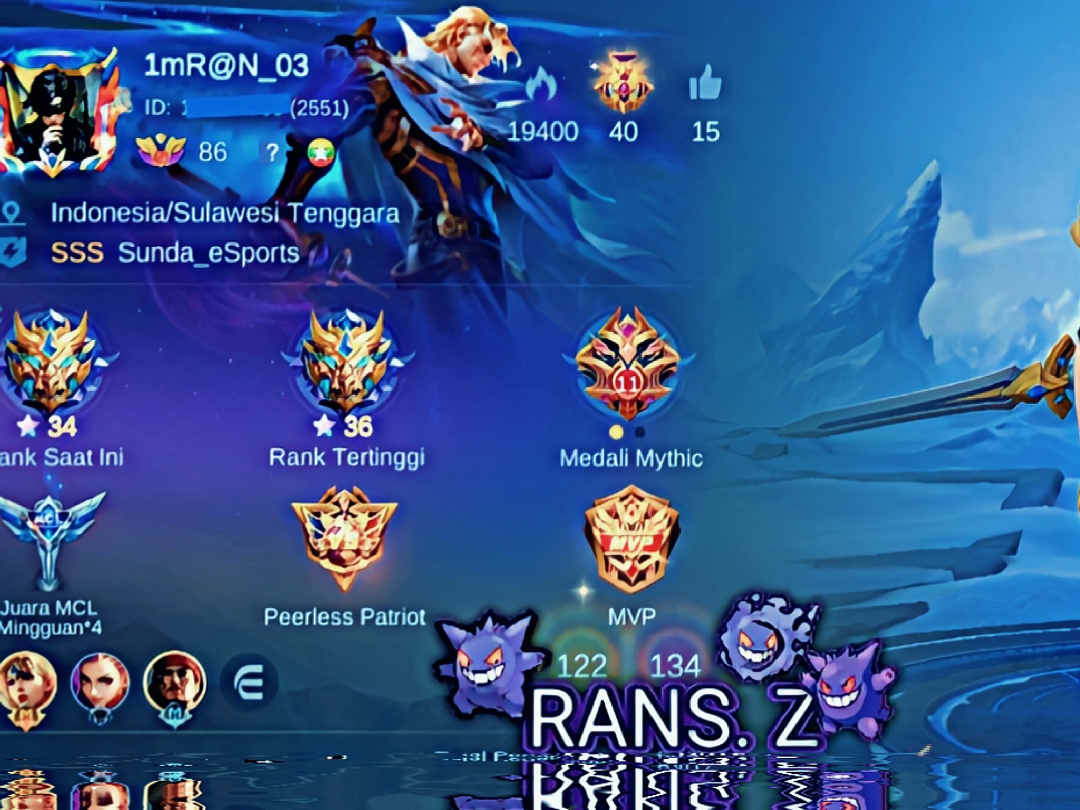Viewport: 1080px width, 810px height.
Task: Open the Medali Mythic emblem
Action: [x=628, y=362]
